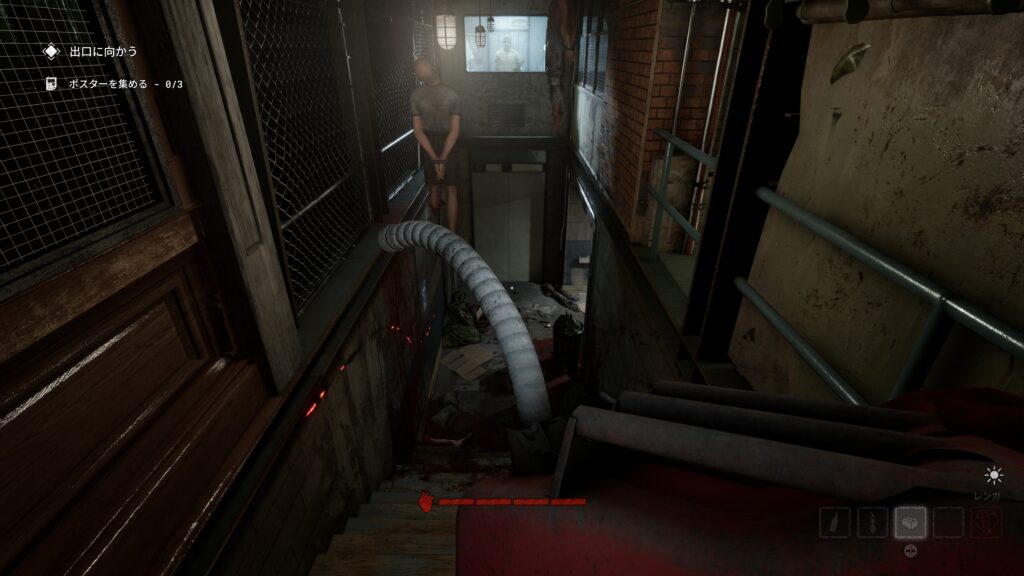Click the sun brightness indicator icon
Image resolution: width=1024 pixels, height=576 pixels.
coord(993,475)
